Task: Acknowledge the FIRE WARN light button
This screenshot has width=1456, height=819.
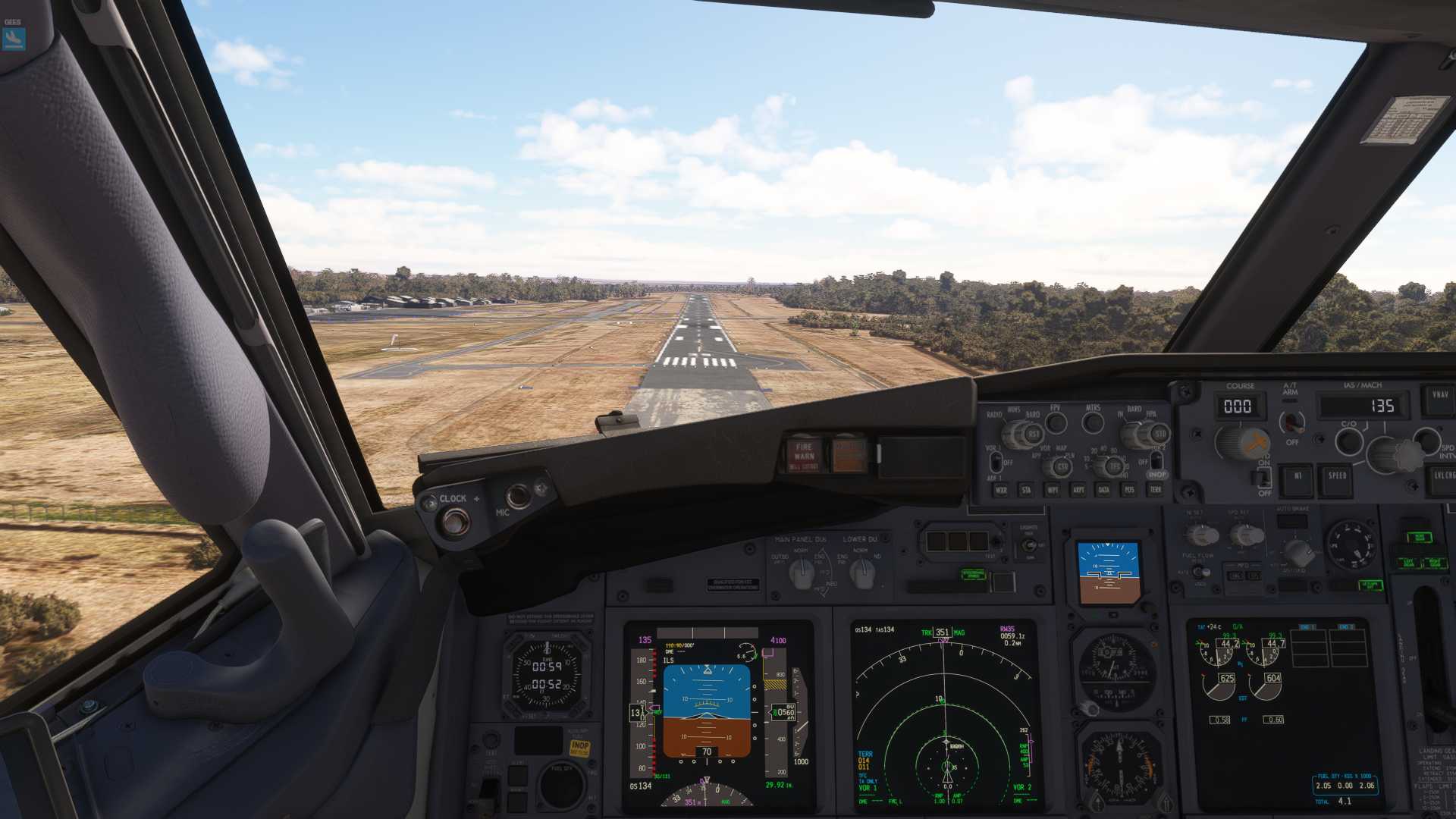Action: [x=804, y=454]
